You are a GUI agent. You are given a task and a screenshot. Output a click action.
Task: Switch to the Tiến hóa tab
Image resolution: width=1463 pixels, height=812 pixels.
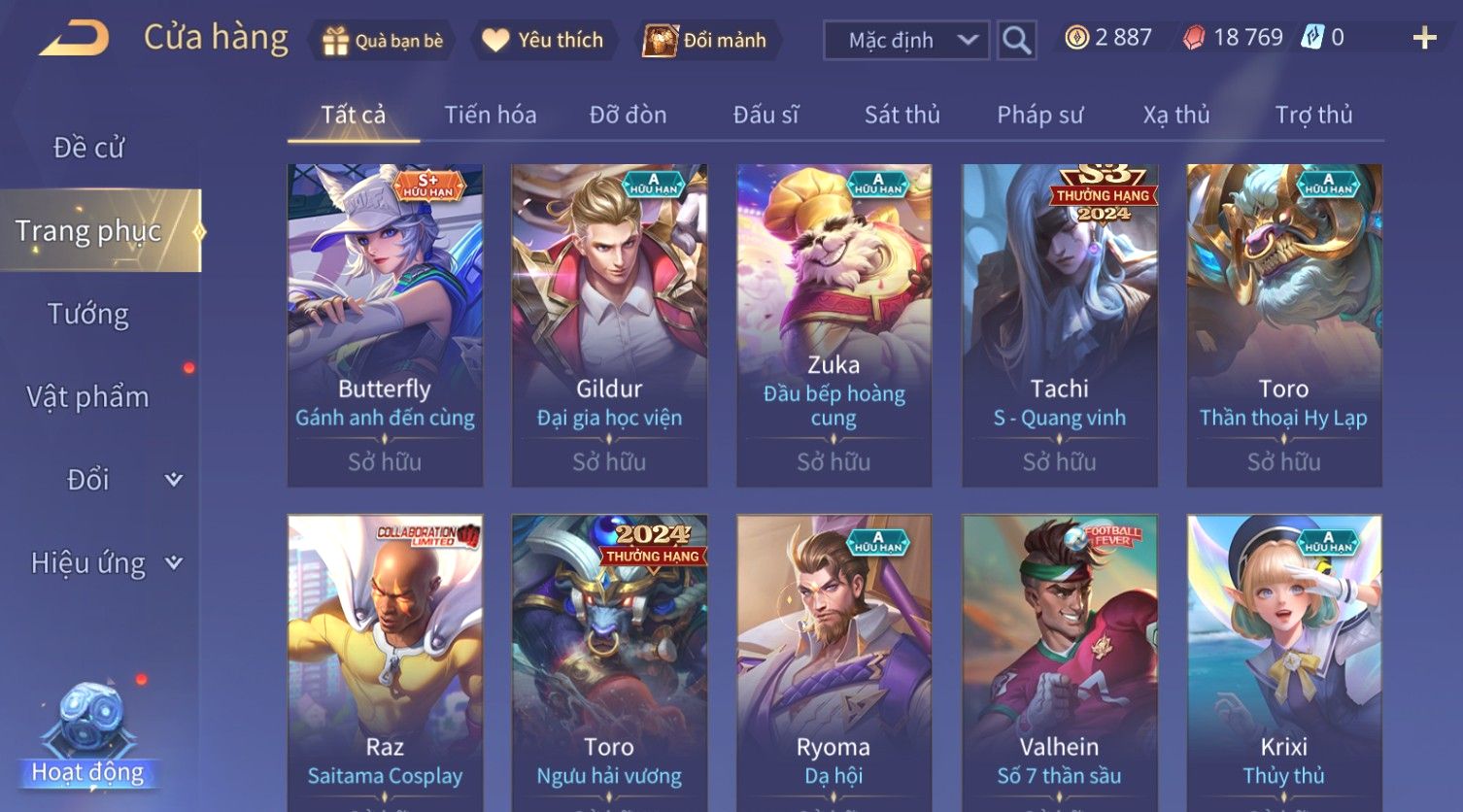tap(490, 116)
